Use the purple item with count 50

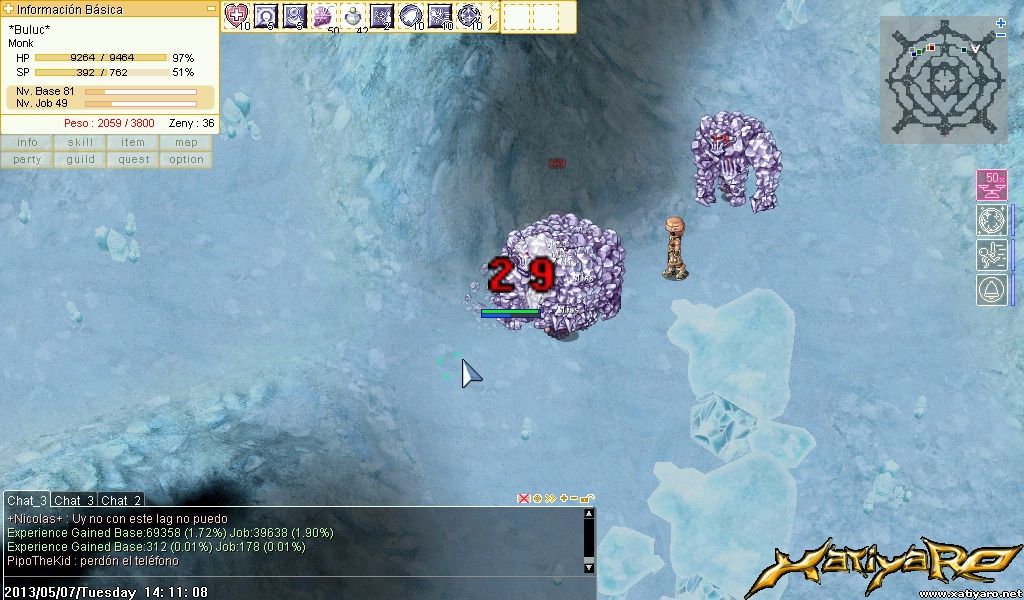(325, 16)
